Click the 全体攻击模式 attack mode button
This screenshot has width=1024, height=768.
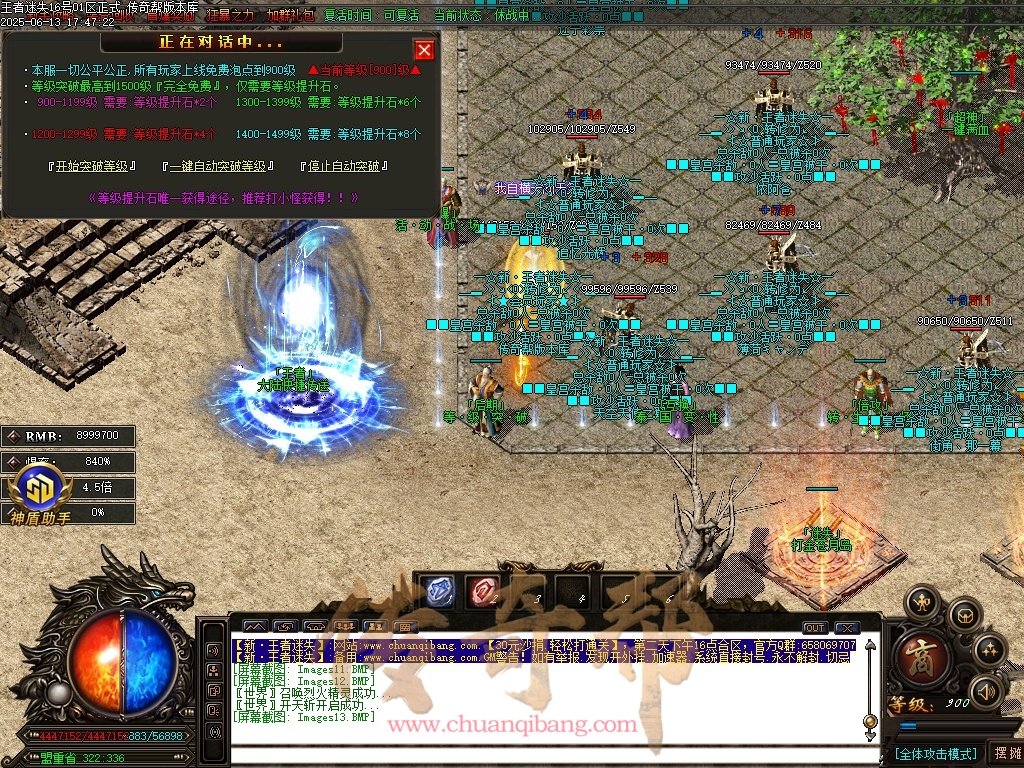[935, 753]
